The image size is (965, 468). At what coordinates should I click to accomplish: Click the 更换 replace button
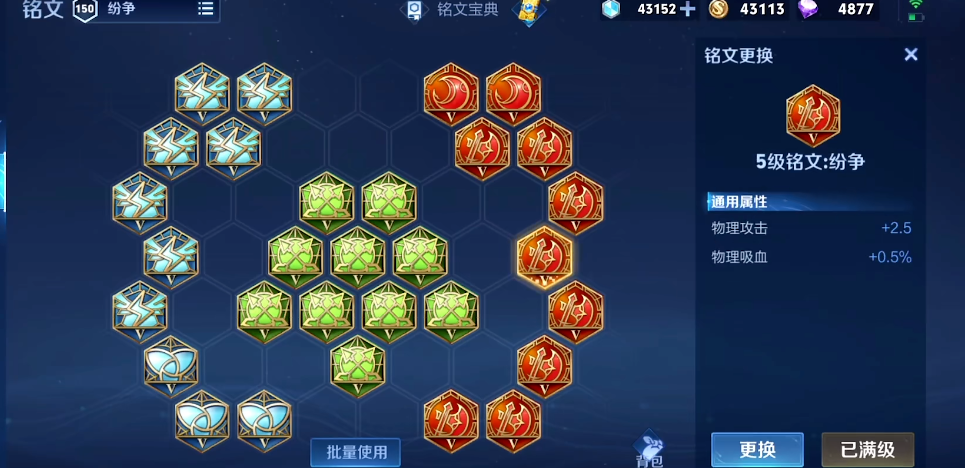[x=757, y=449]
